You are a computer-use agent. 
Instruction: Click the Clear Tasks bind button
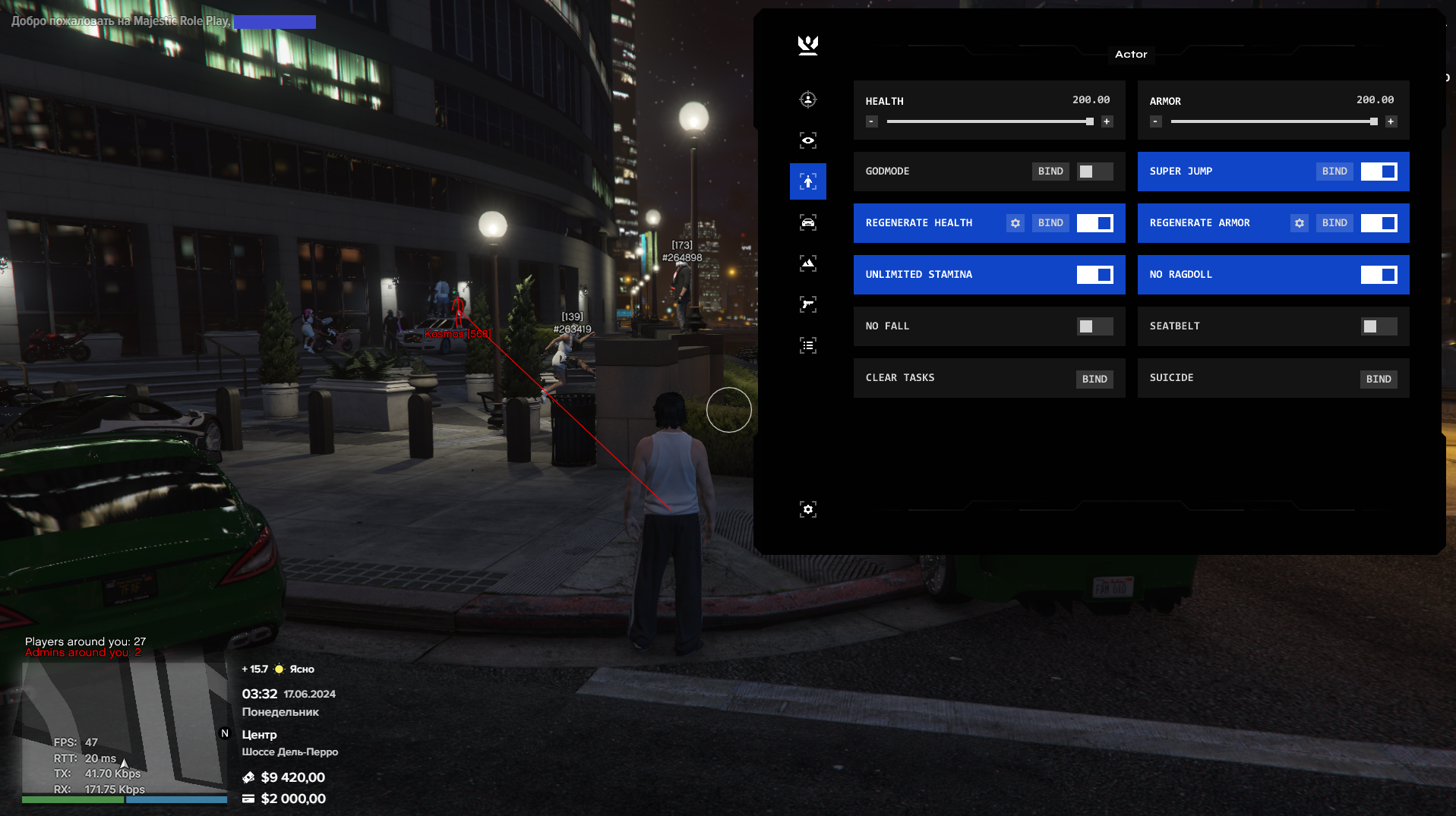1094,379
